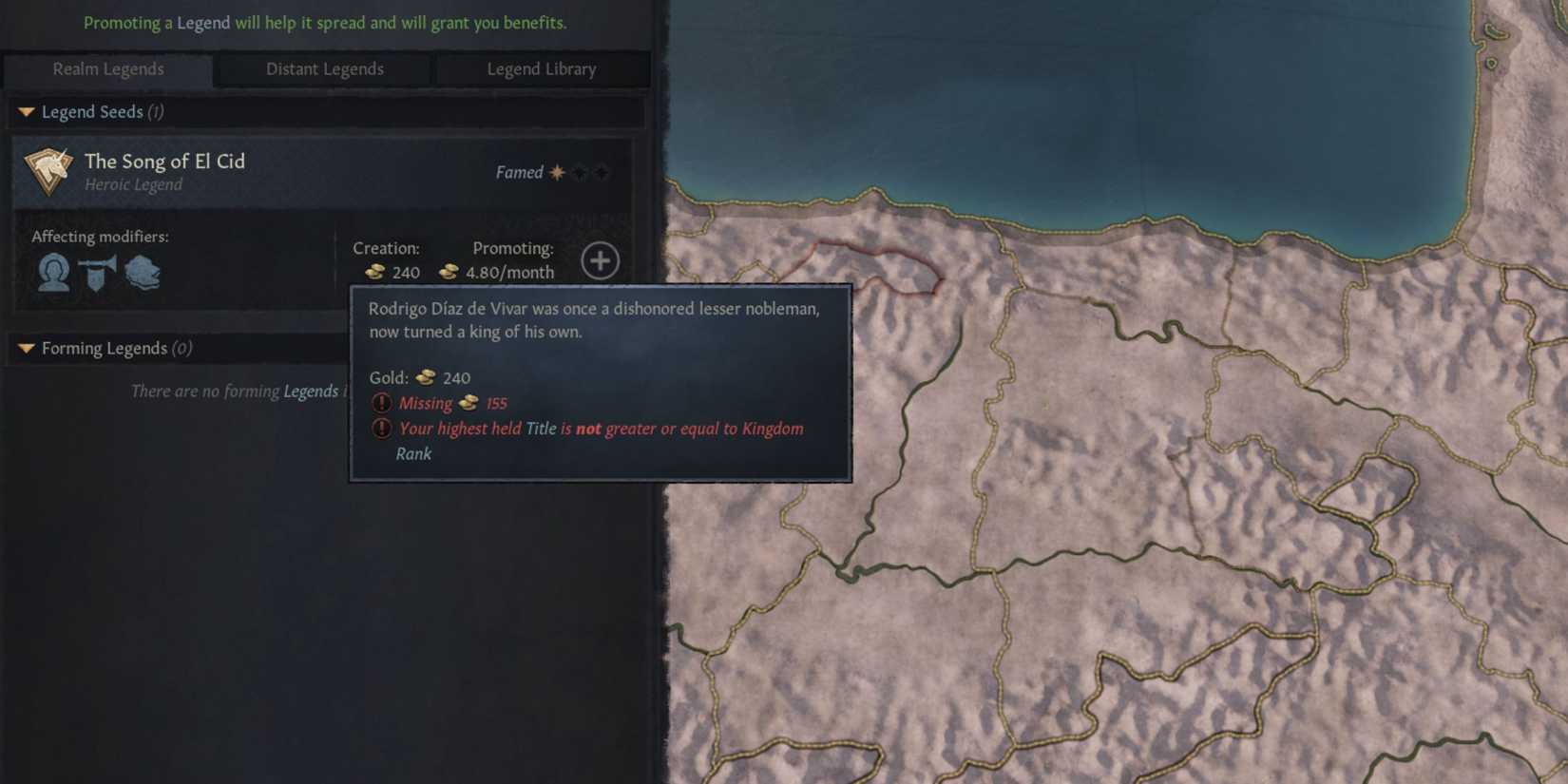Collapse the Legend Seeds section
Screen dimensions: 1568x784
point(26,111)
